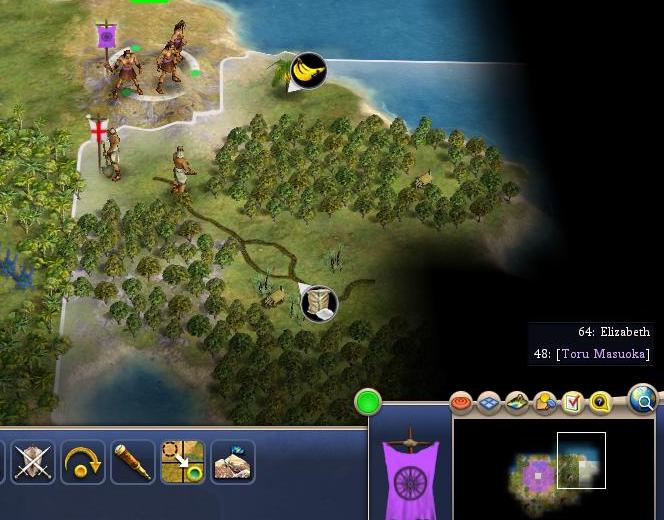Toggle the green terrain map button

517,402
